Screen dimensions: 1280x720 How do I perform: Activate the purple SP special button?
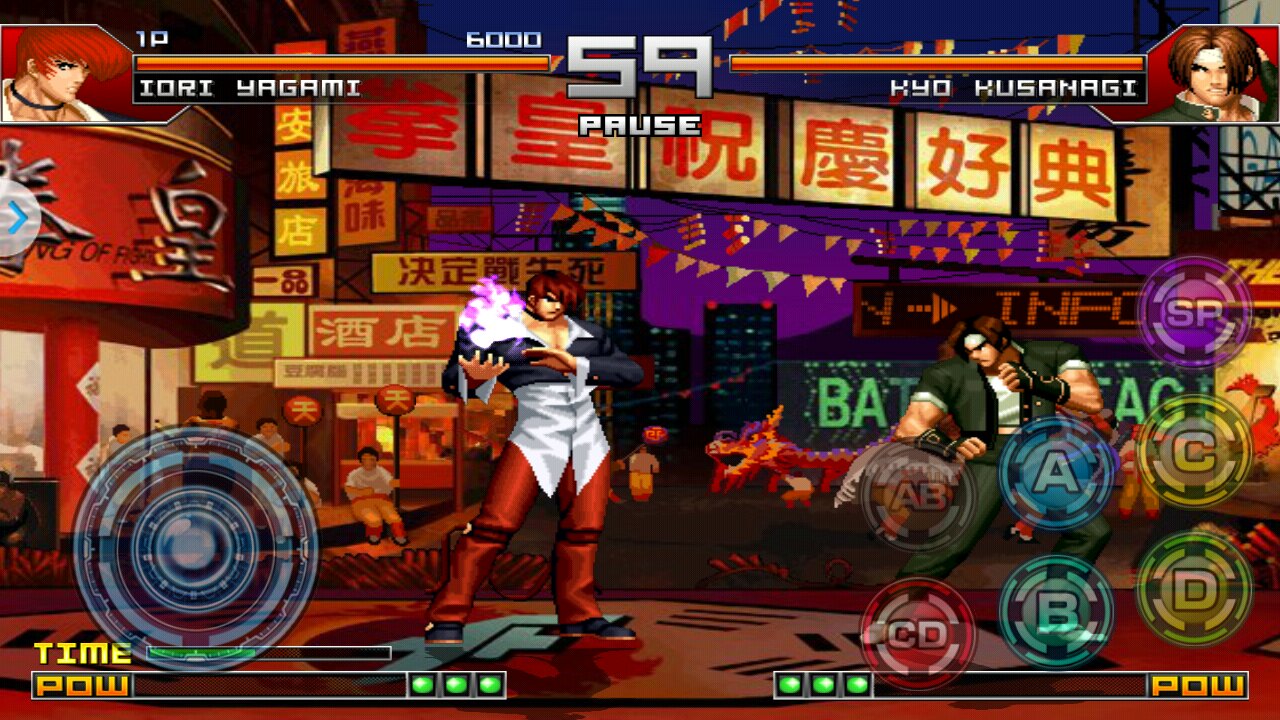coord(1194,313)
